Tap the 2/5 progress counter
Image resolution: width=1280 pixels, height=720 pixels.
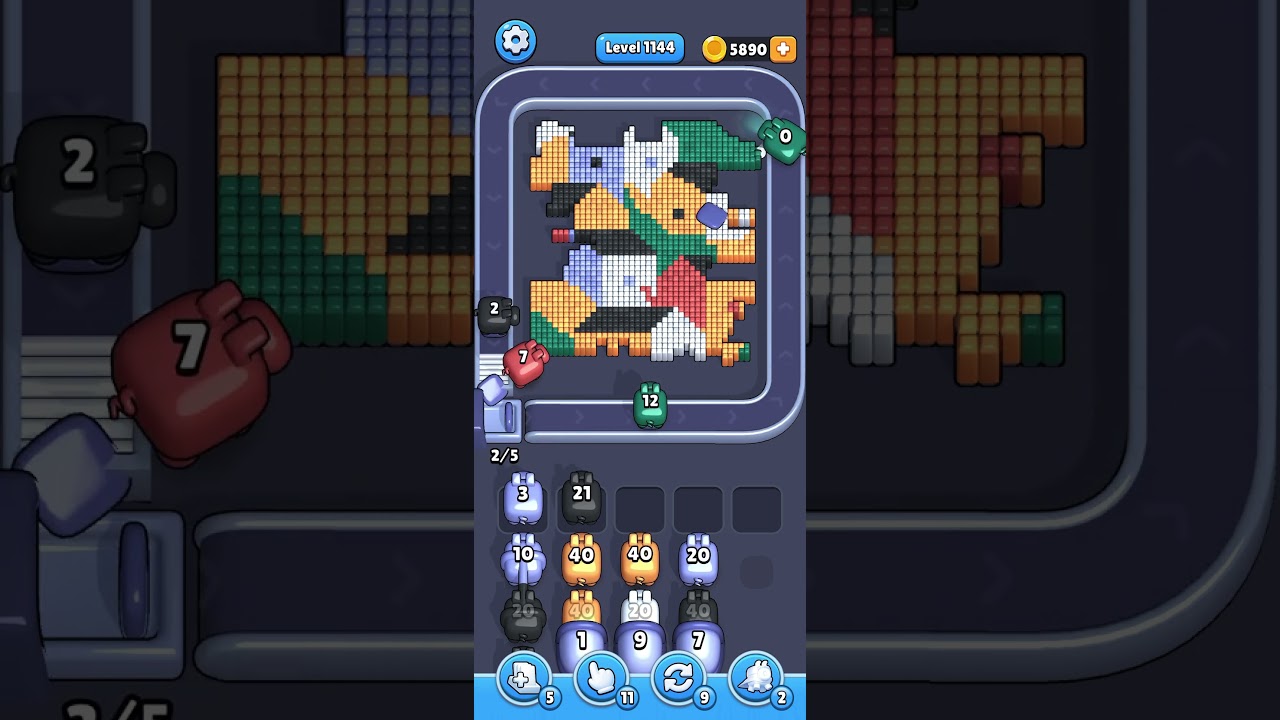(505, 455)
